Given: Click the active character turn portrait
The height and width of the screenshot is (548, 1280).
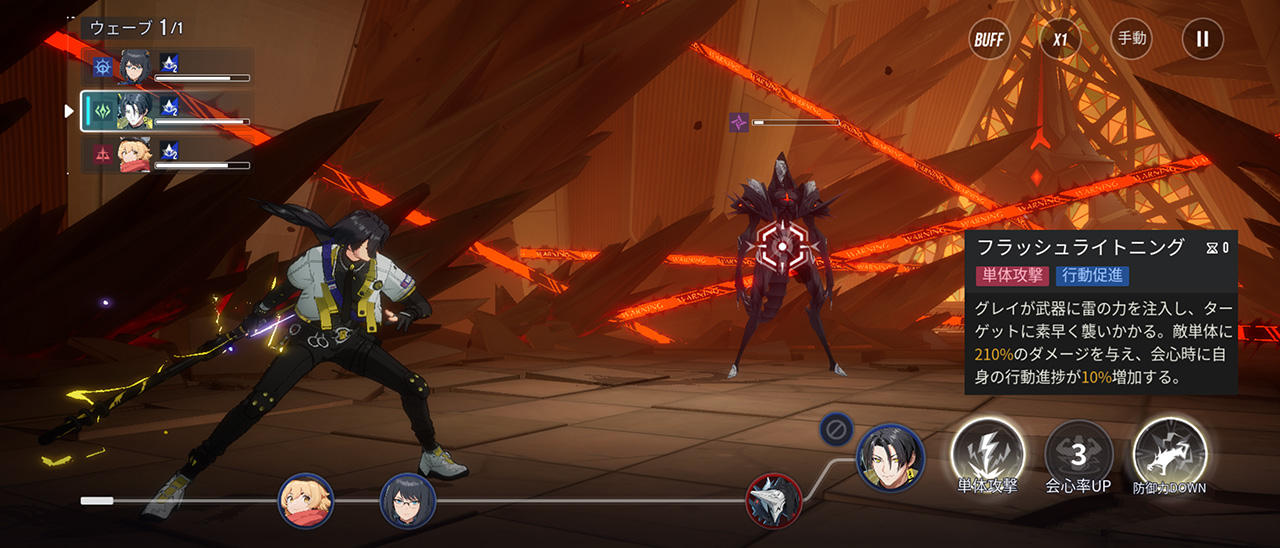Looking at the screenshot, I should [x=890, y=457].
